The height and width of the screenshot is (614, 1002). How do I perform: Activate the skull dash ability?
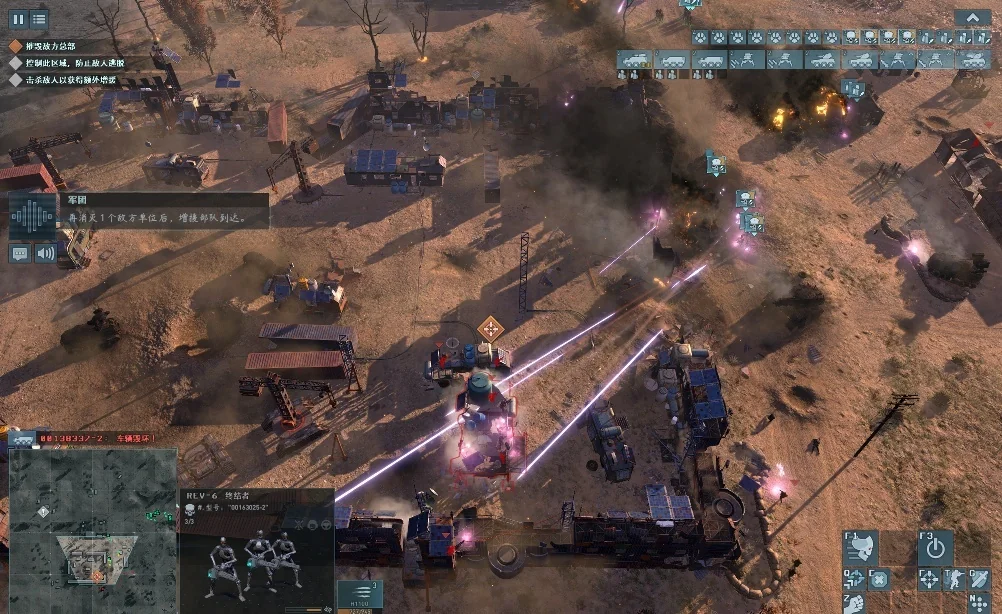pyautogui.click(x=860, y=547)
